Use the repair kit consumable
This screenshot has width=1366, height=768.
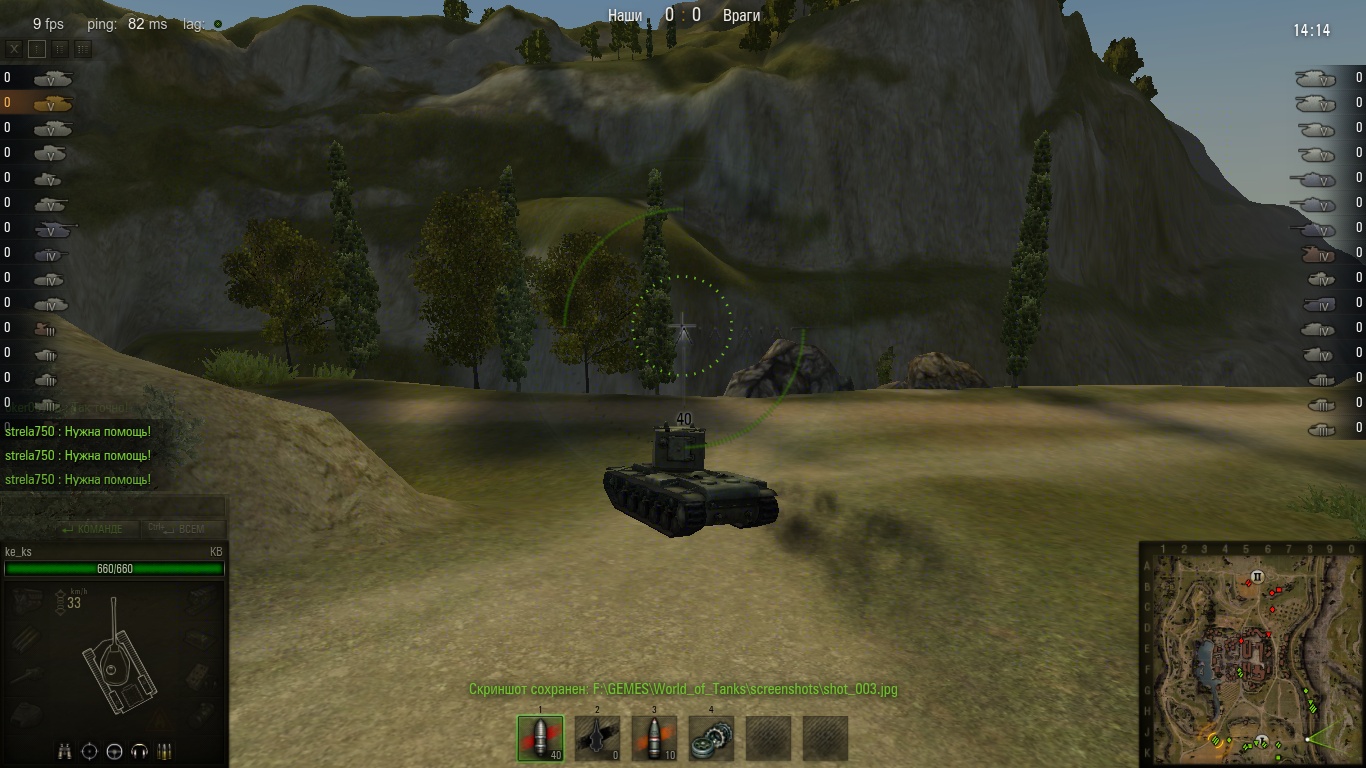point(711,738)
